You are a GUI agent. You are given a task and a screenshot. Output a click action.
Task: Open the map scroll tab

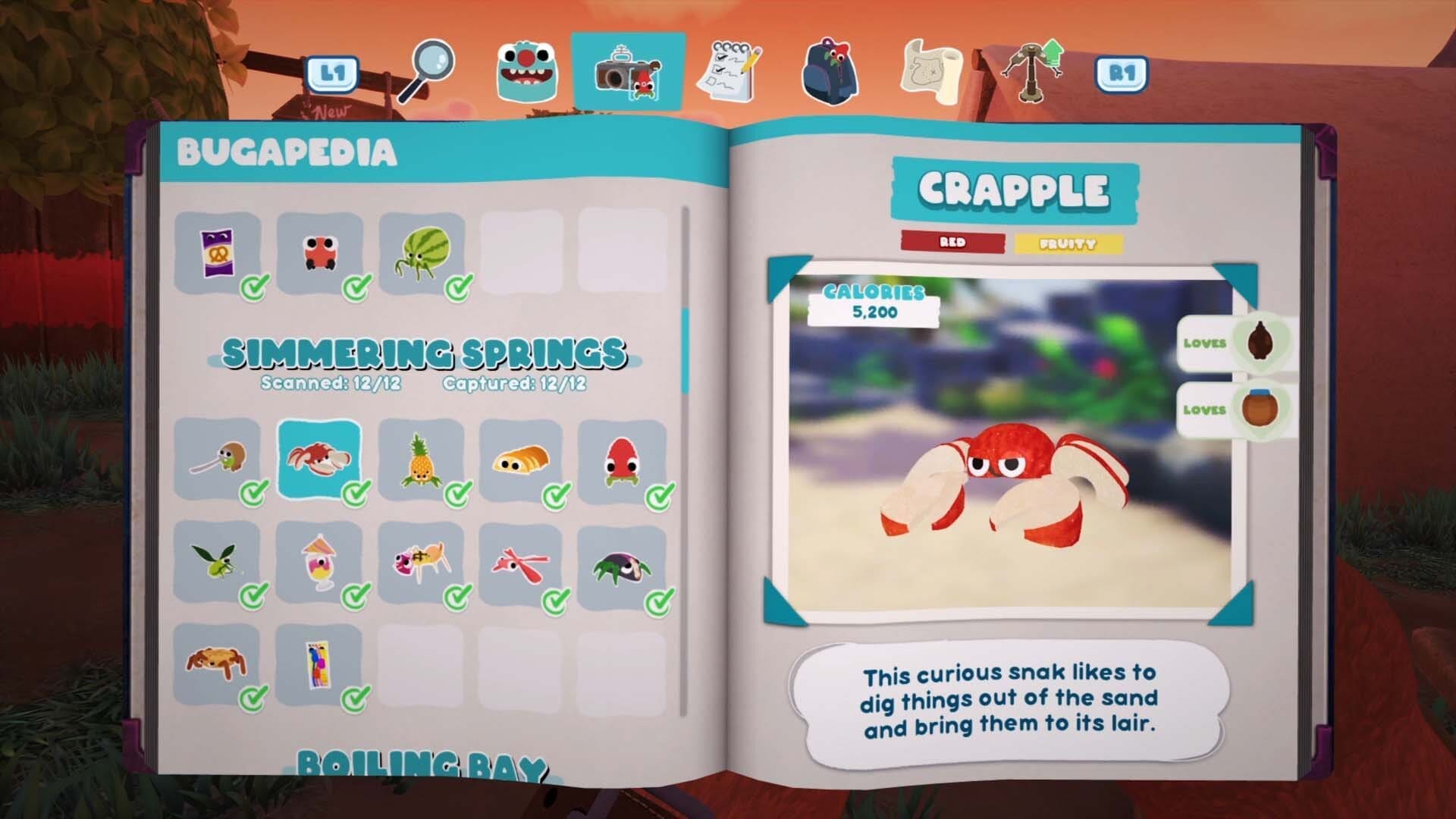tap(930, 72)
